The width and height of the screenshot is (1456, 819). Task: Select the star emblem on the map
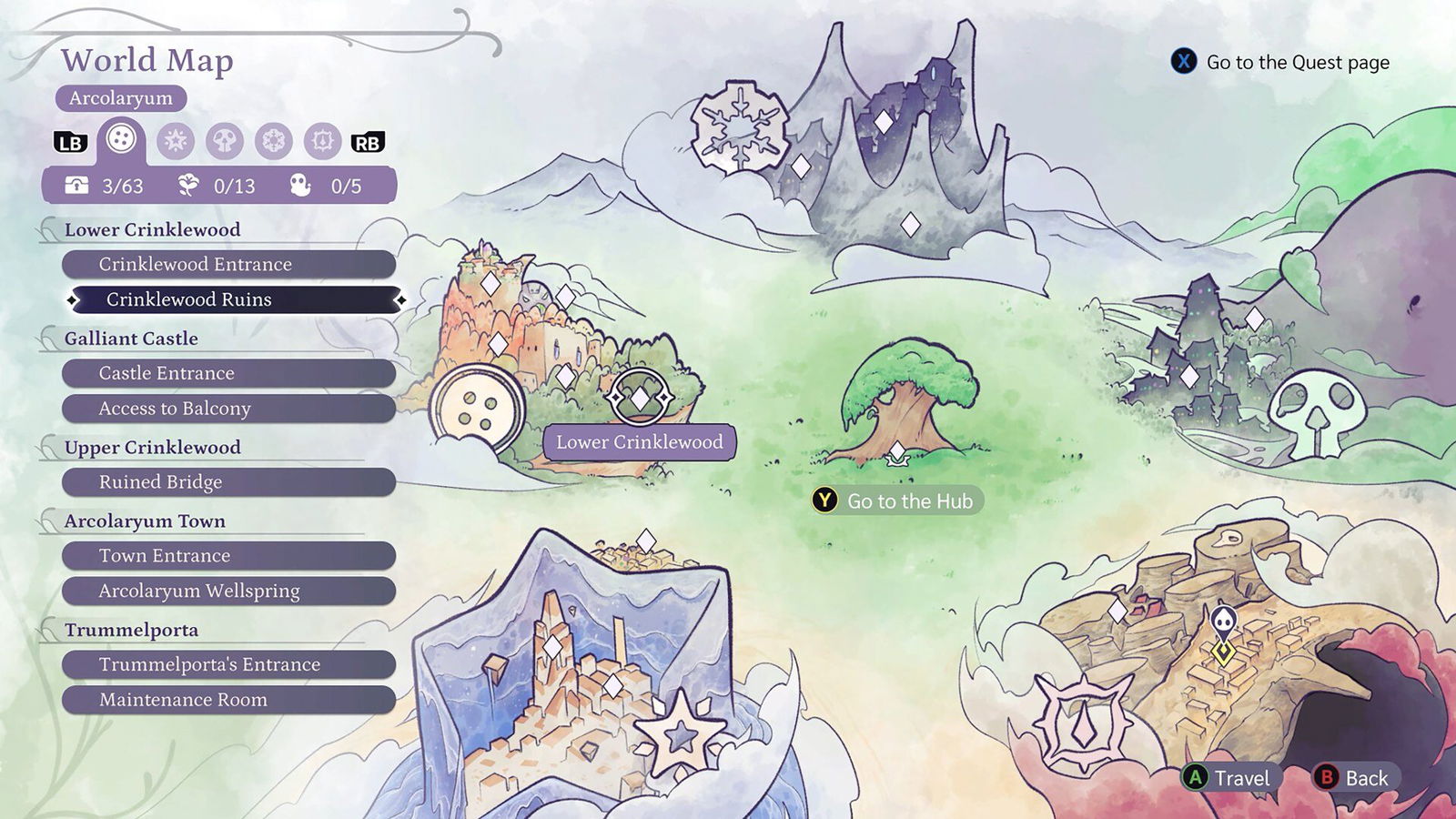pyautogui.click(x=680, y=733)
